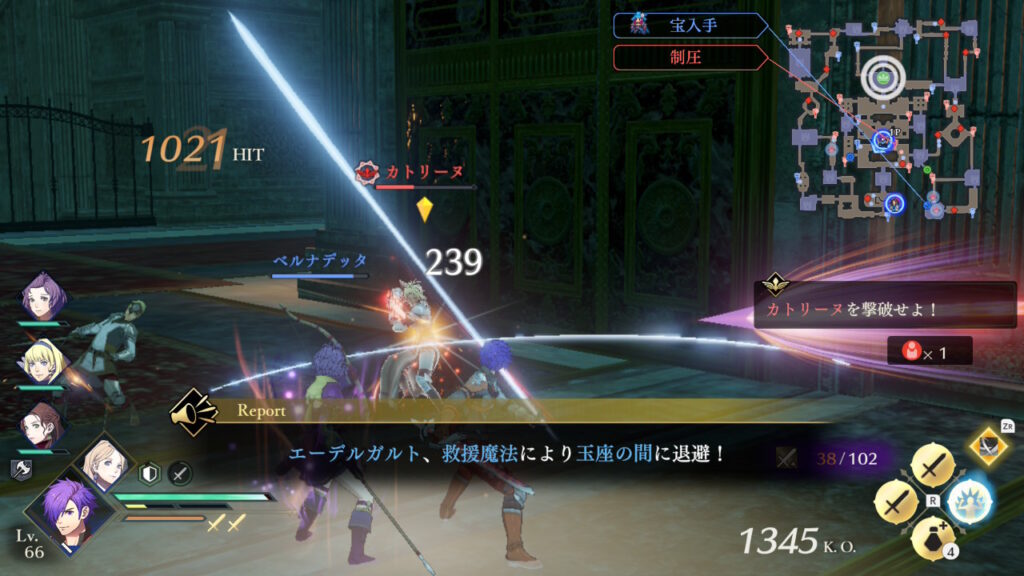
Task: Trigger the orange diamond awakening icon
Action: (989, 447)
